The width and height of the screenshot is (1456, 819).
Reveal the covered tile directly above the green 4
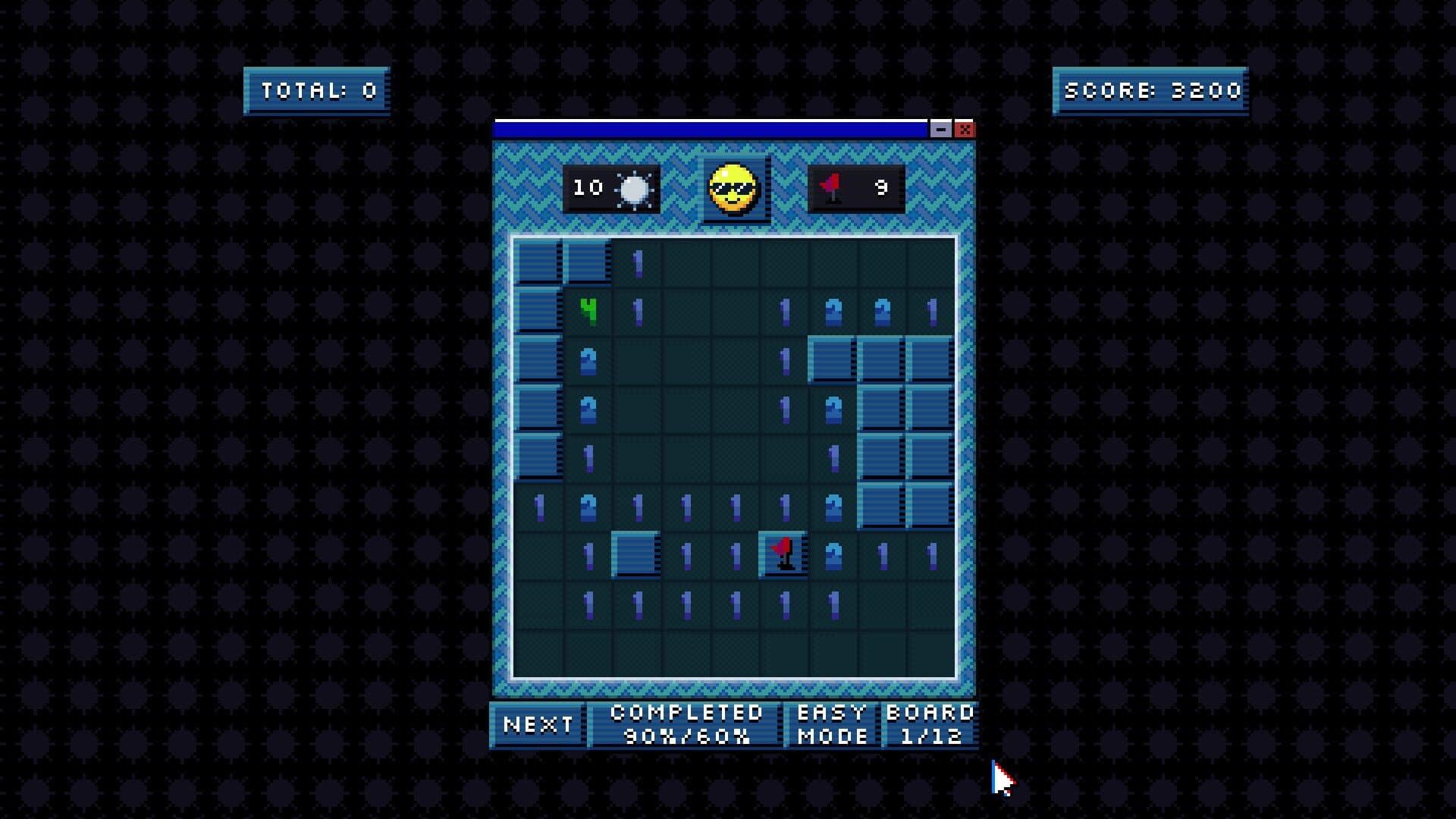(x=588, y=262)
